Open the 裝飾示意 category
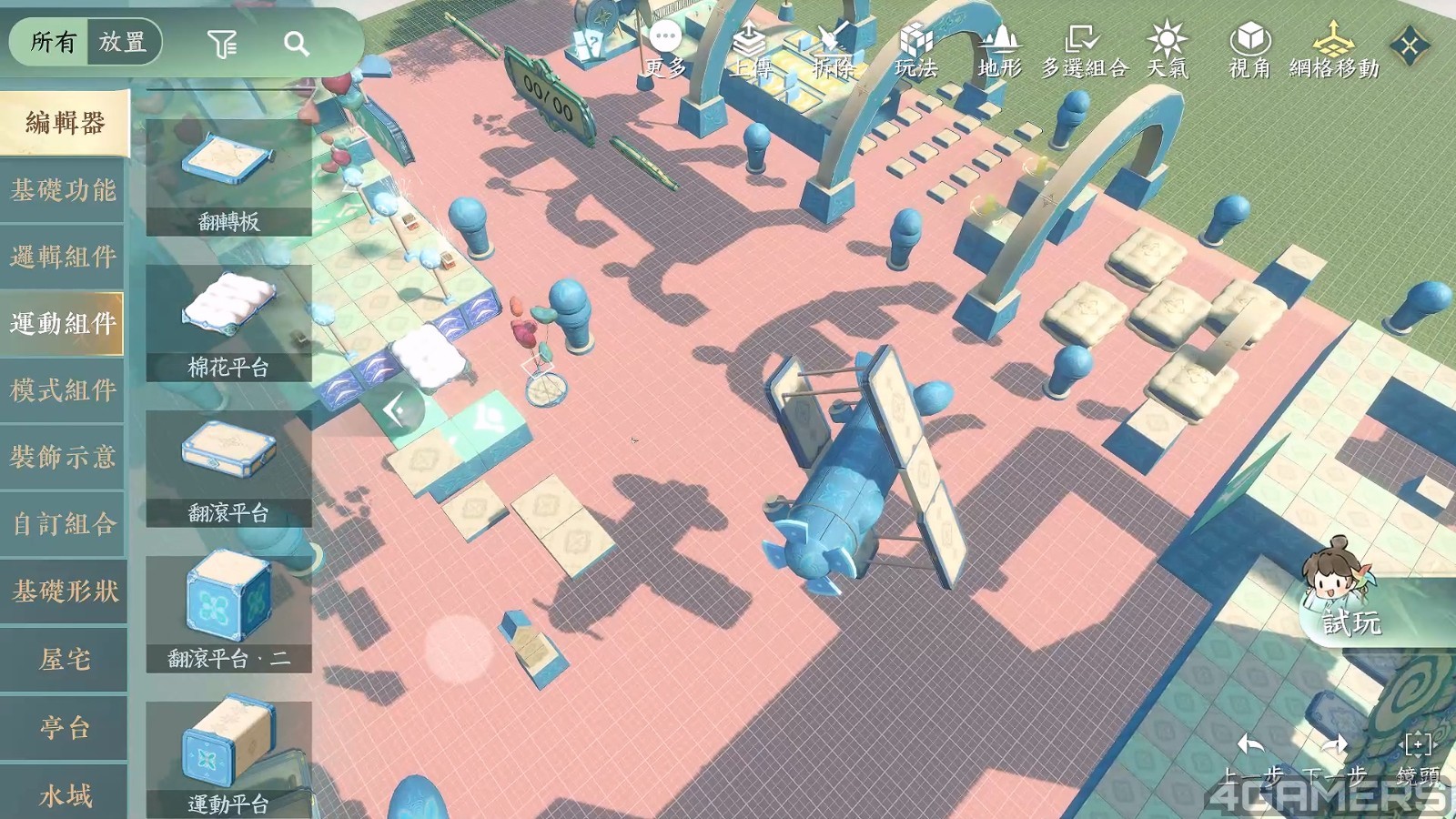The height and width of the screenshot is (819, 1456). [64, 457]
